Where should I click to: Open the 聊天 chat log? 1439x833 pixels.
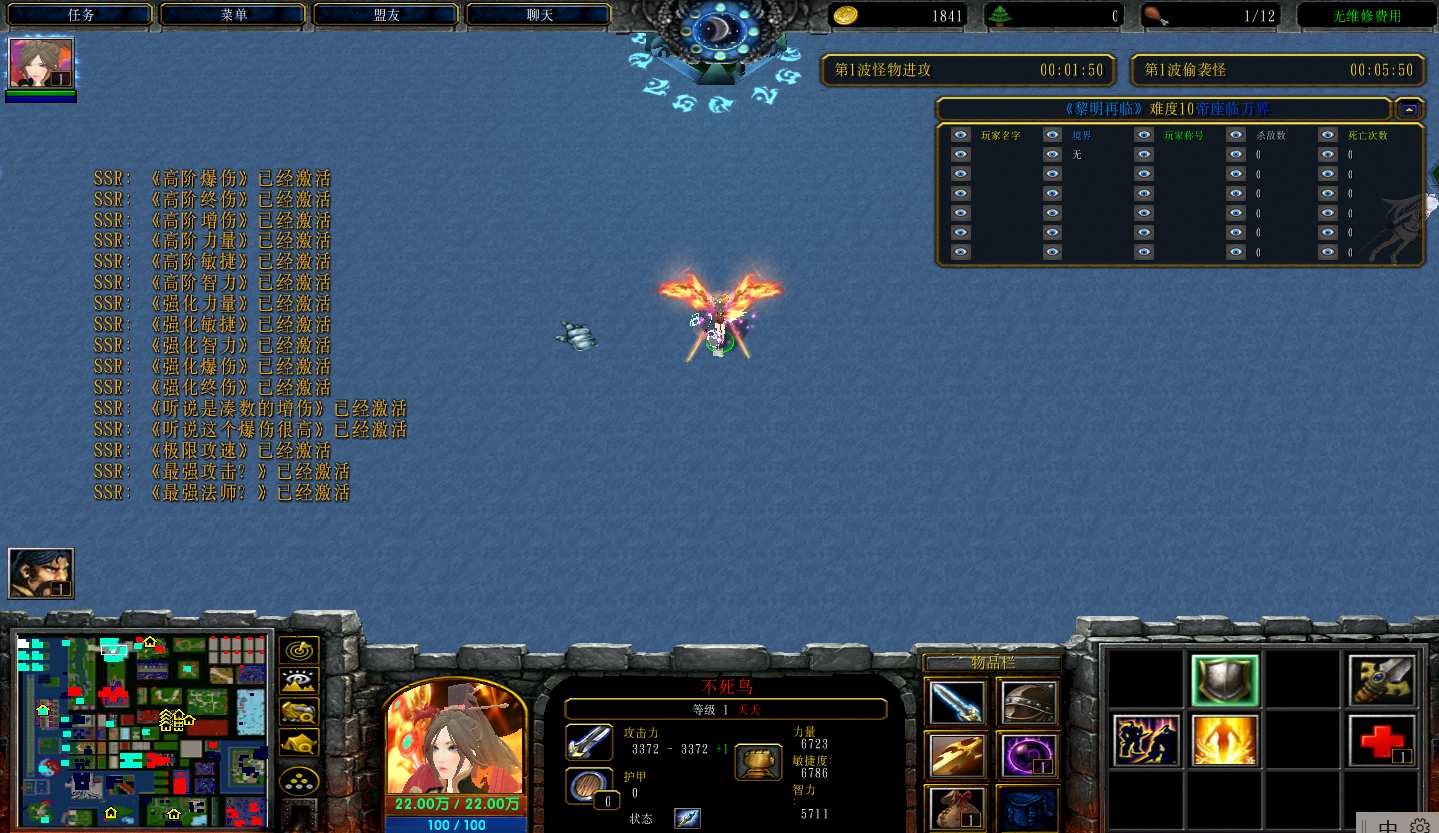(x=540, y=15)
